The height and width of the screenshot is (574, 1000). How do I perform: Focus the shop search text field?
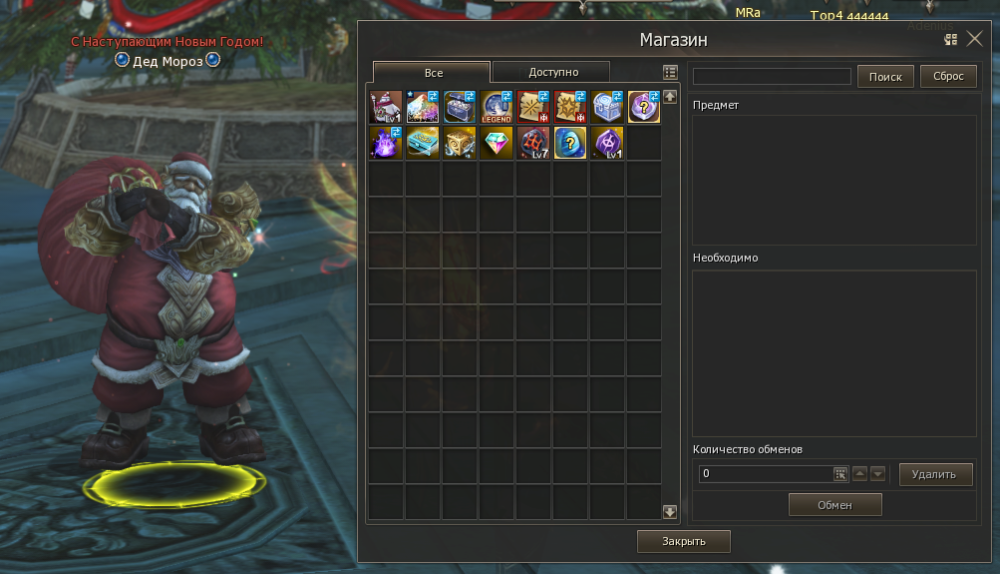[772, 77]
